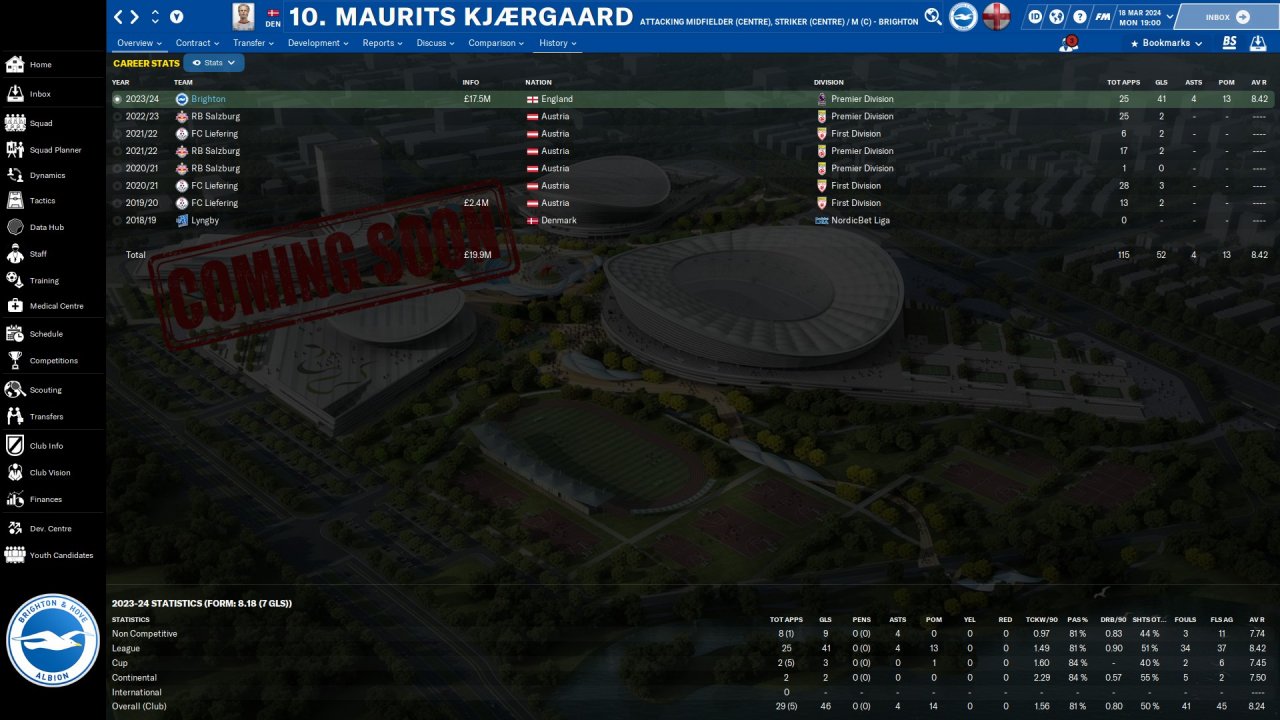
Task: Open the Development tab menu
Action: click(x=318, y=44)
